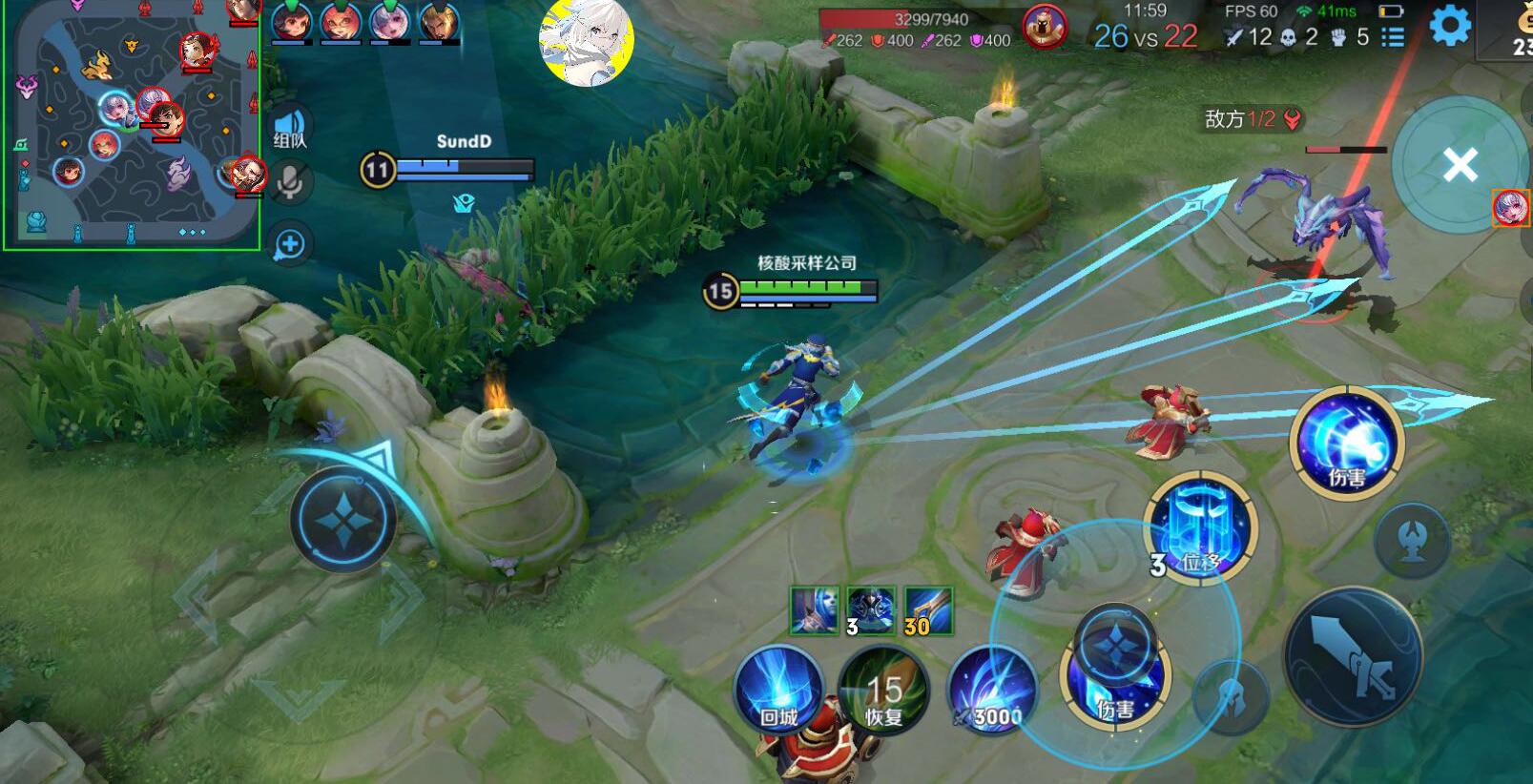The image size is (1533, 784).
Task: Cast the 伤害 skill above the 位移 skill
Action: [x=1347, y=443]
